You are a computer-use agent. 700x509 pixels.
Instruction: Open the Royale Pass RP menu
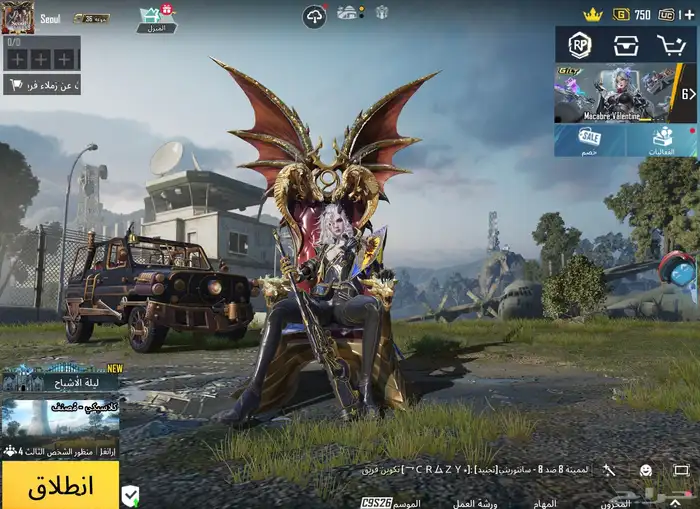pyautogui.click(x=579, y=45)
